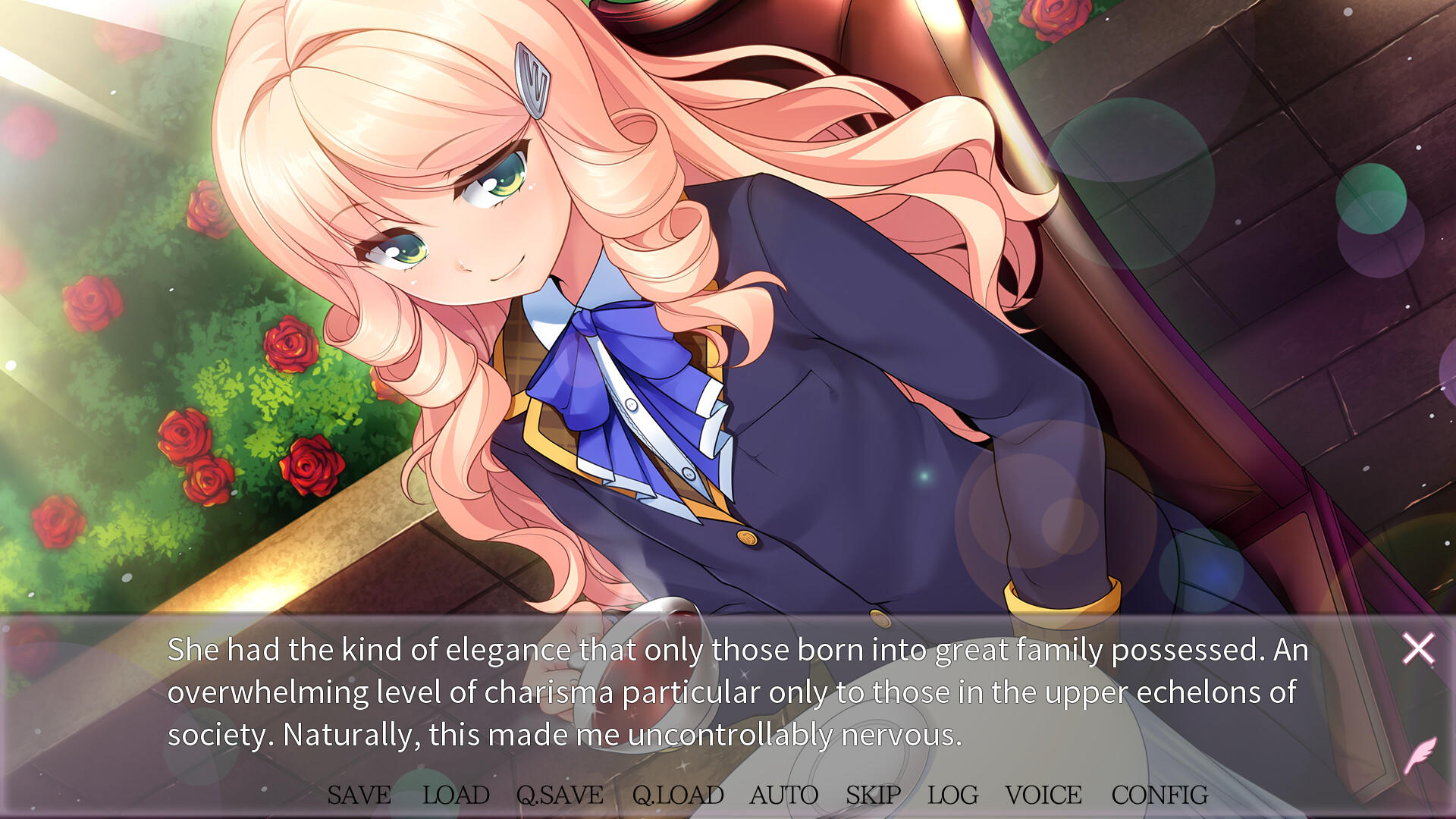The height and width of the screenshot is (819, 1456).
Task: Click the LOG button in the bottom bar
Action: [x=953, y=795]
